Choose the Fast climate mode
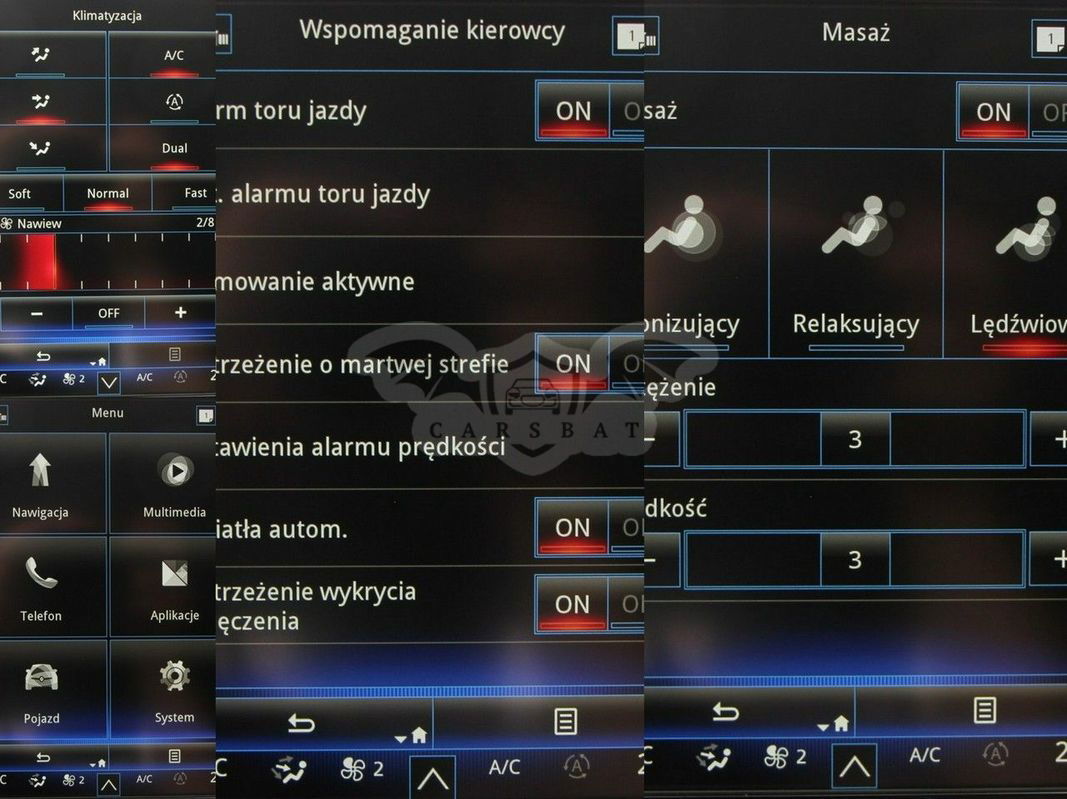The height and width of the screenshot is (799, 1067). tap(195, 194)
